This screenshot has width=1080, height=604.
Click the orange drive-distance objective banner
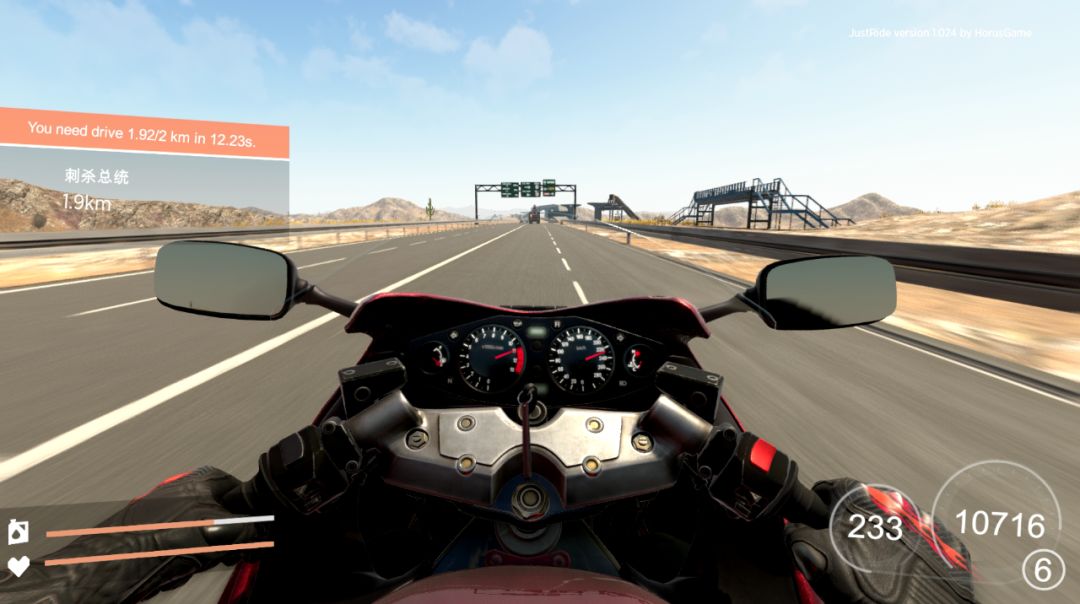pyautogui.click(x=143, y=130)
